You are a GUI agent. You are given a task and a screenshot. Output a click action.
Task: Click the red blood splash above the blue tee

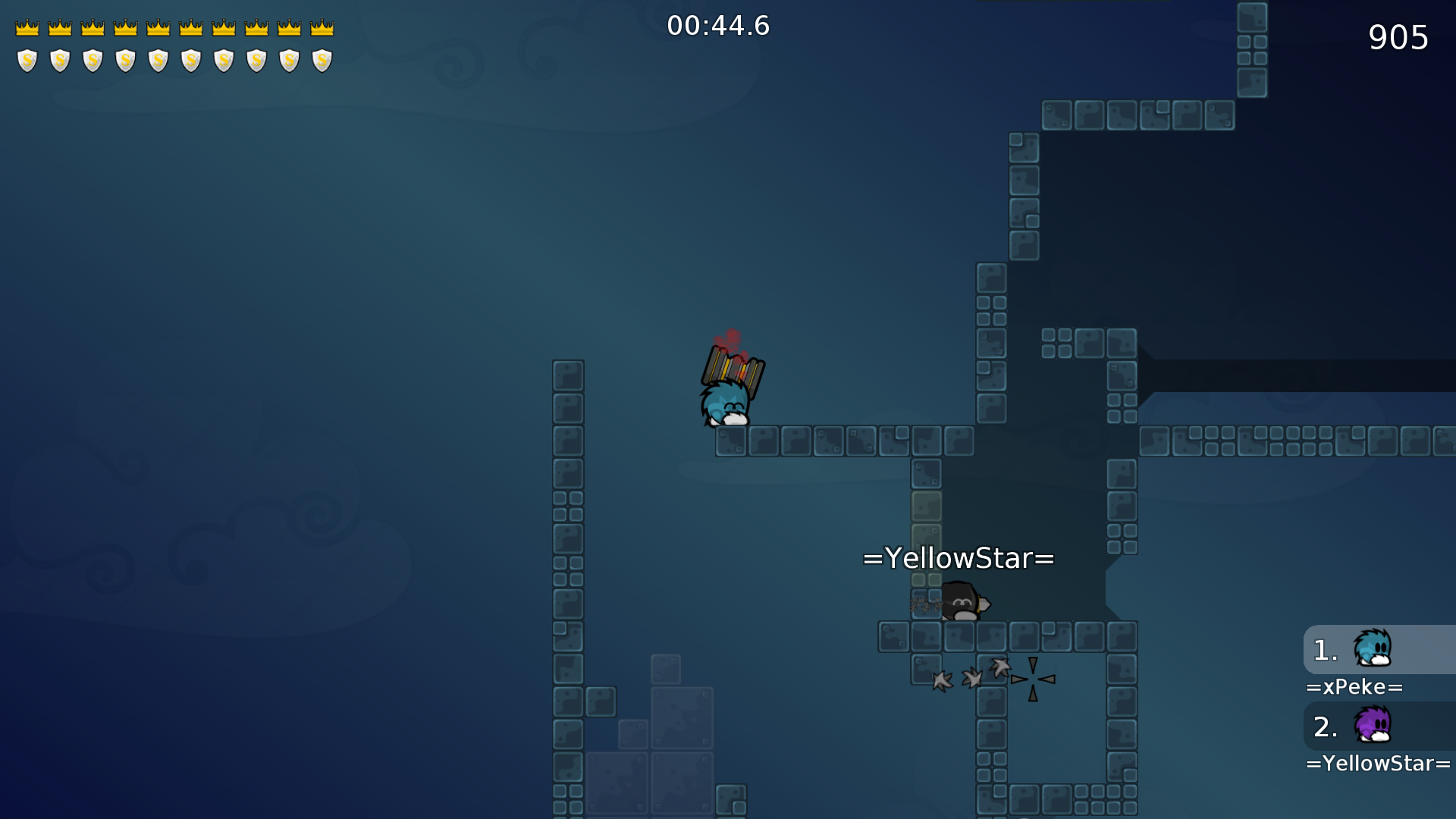pyautogui.click(x=730, y=339)
